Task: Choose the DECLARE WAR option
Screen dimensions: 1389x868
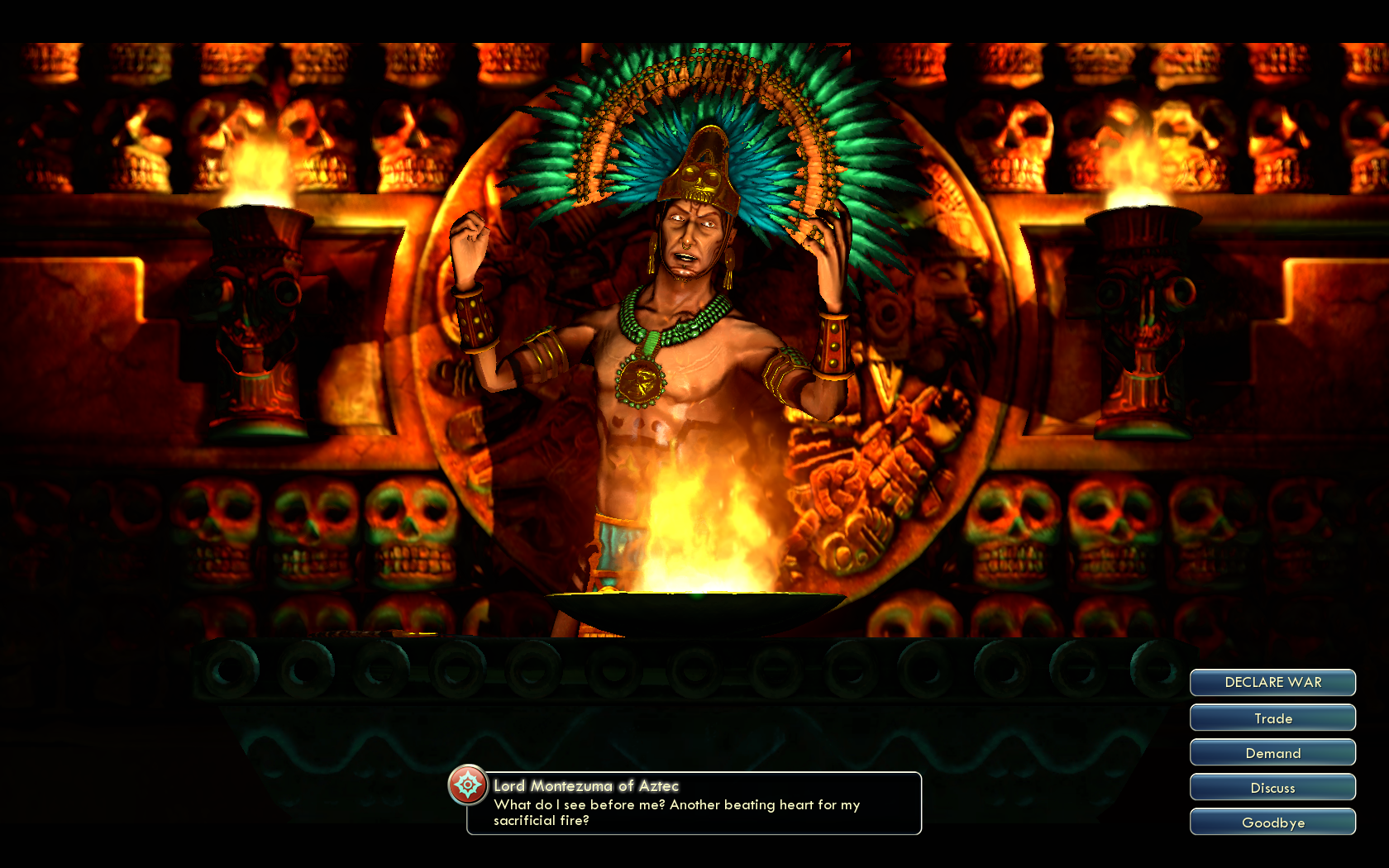Action: tap(1272, 683)
